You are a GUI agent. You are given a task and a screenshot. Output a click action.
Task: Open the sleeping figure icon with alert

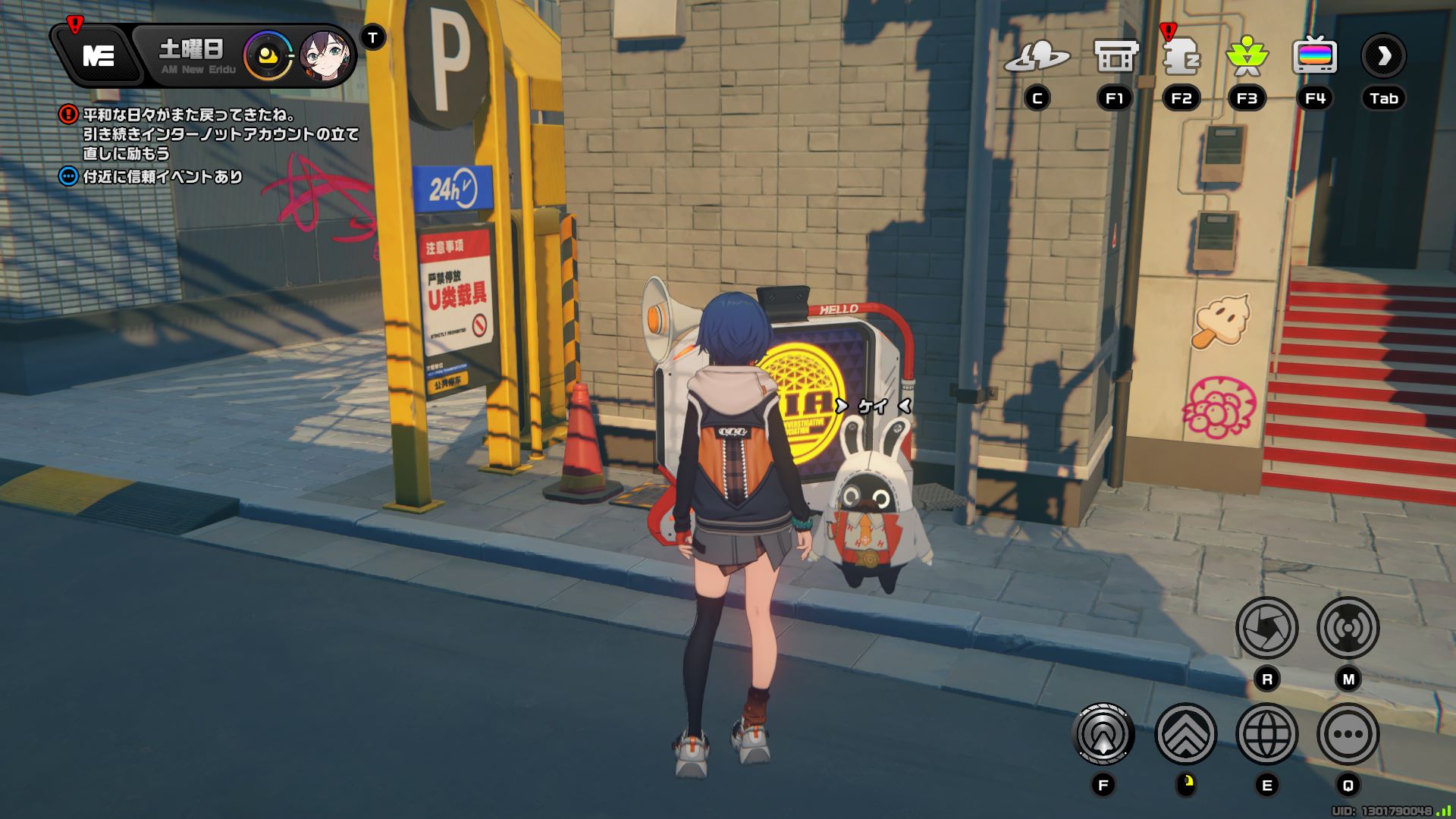(x=1181, y=56)
